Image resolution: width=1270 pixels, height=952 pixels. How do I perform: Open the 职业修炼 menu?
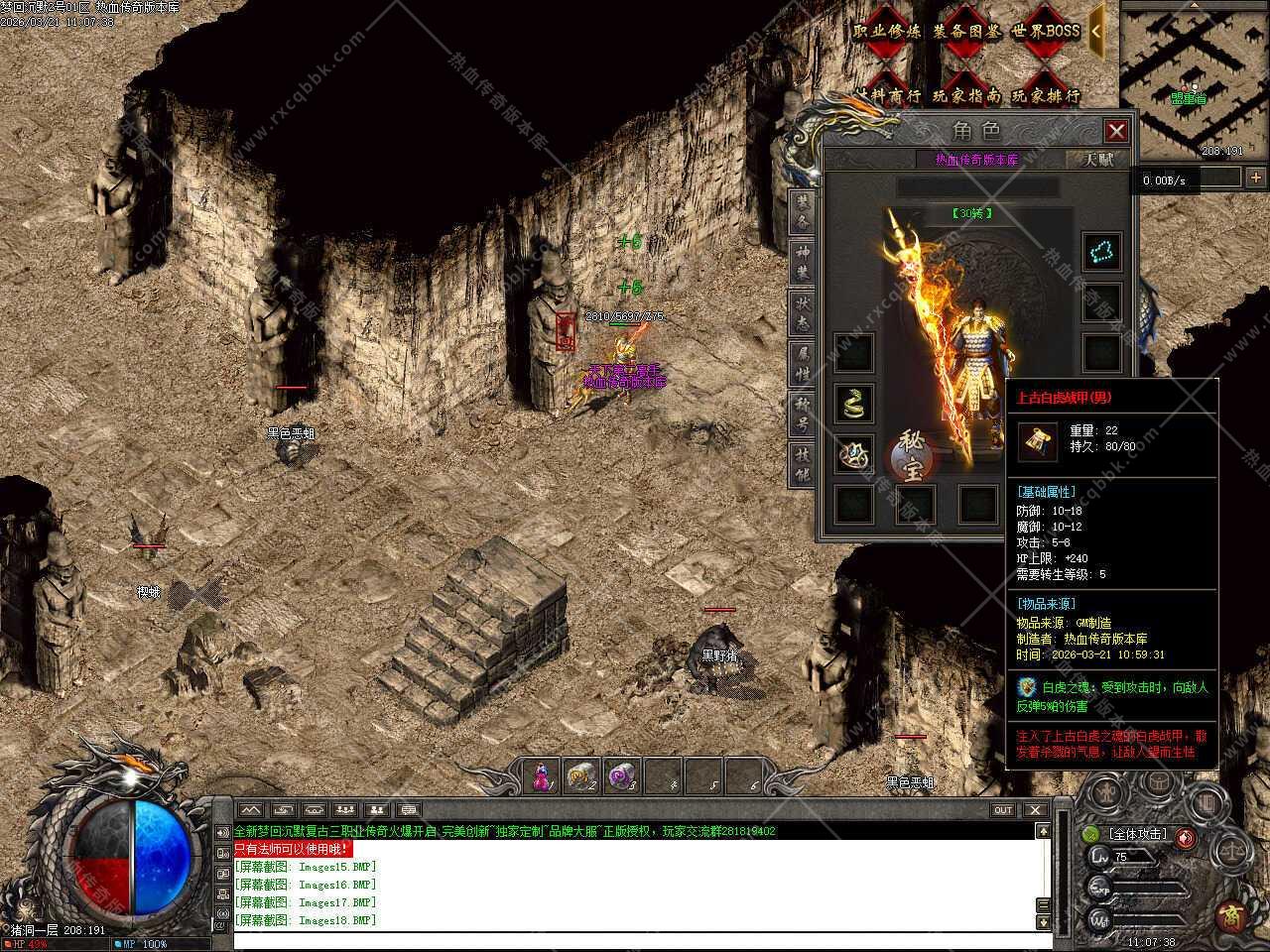887,32
